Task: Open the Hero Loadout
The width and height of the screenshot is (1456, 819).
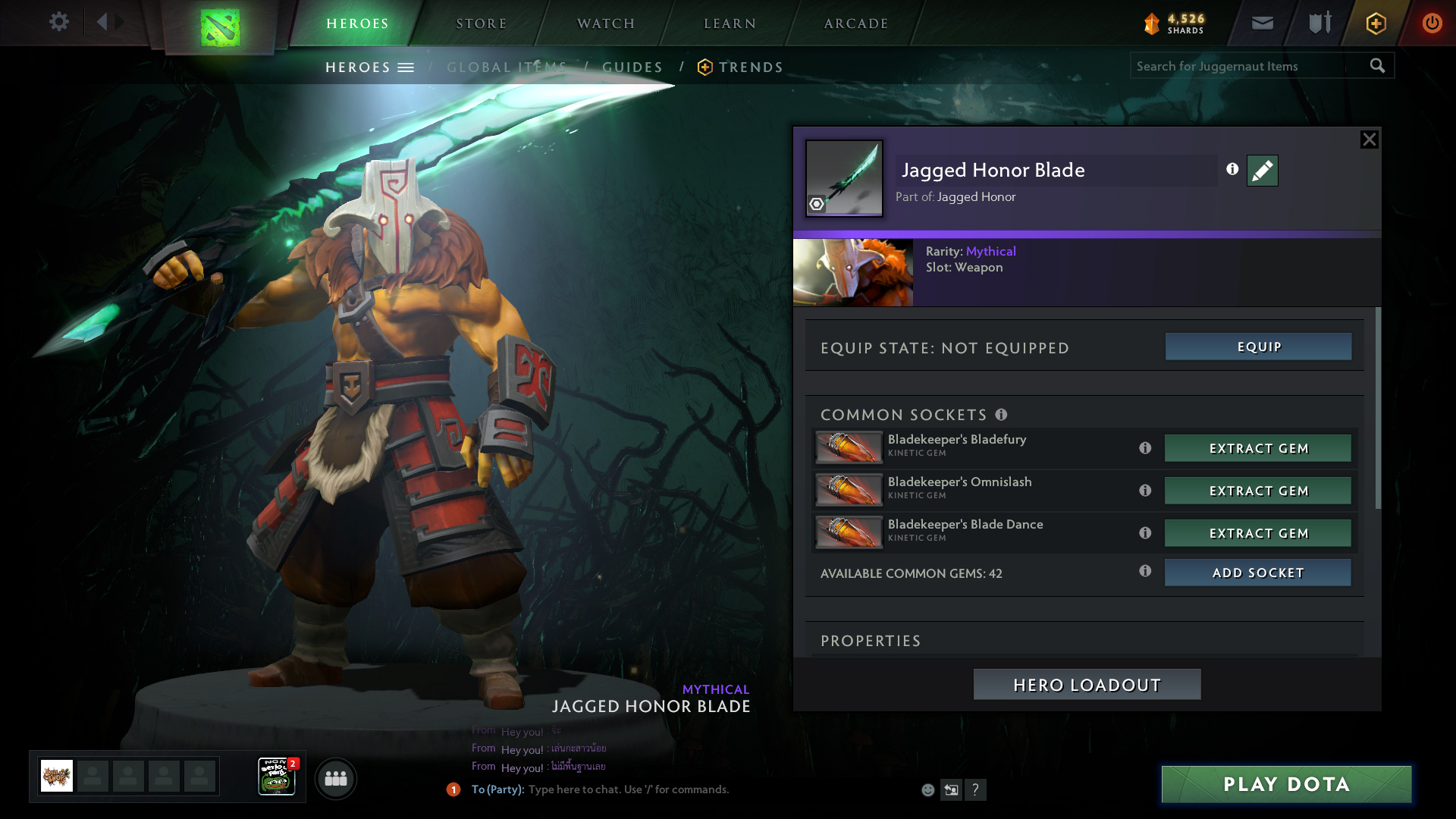Action: point(1087,685)
